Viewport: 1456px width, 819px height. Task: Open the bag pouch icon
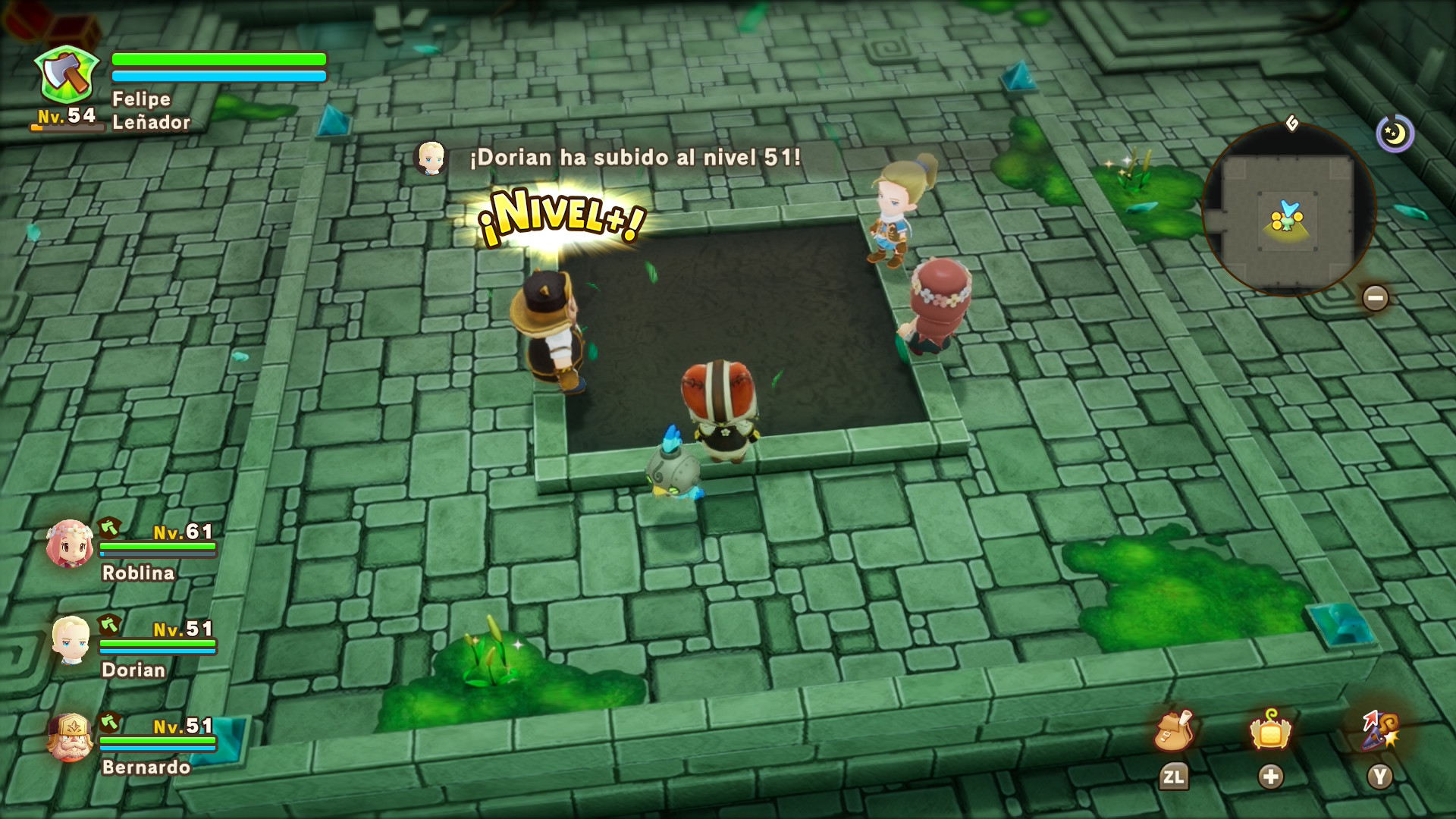tap(1173, 732)
